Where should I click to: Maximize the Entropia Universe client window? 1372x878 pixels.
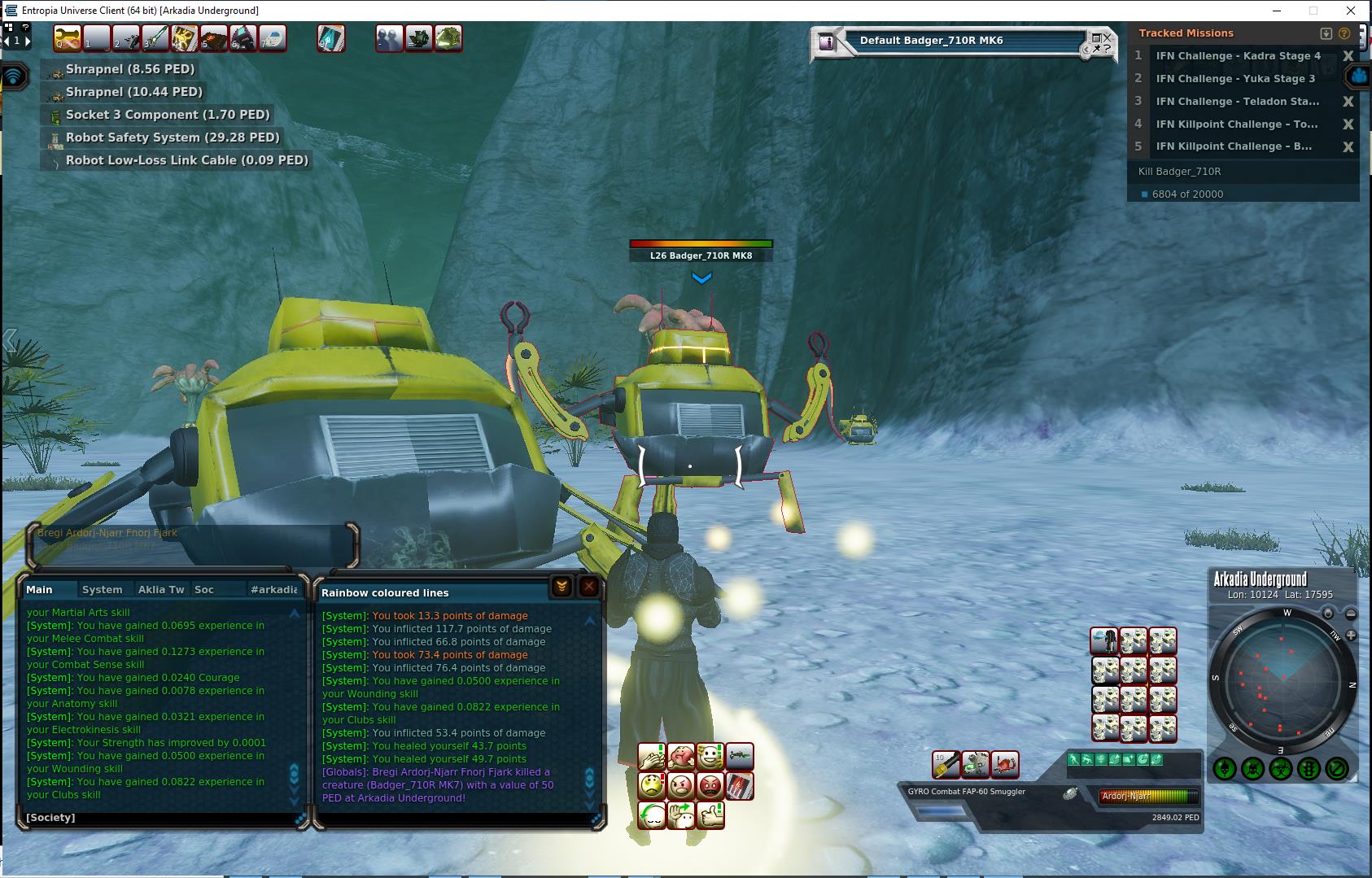coord(1313,11)
